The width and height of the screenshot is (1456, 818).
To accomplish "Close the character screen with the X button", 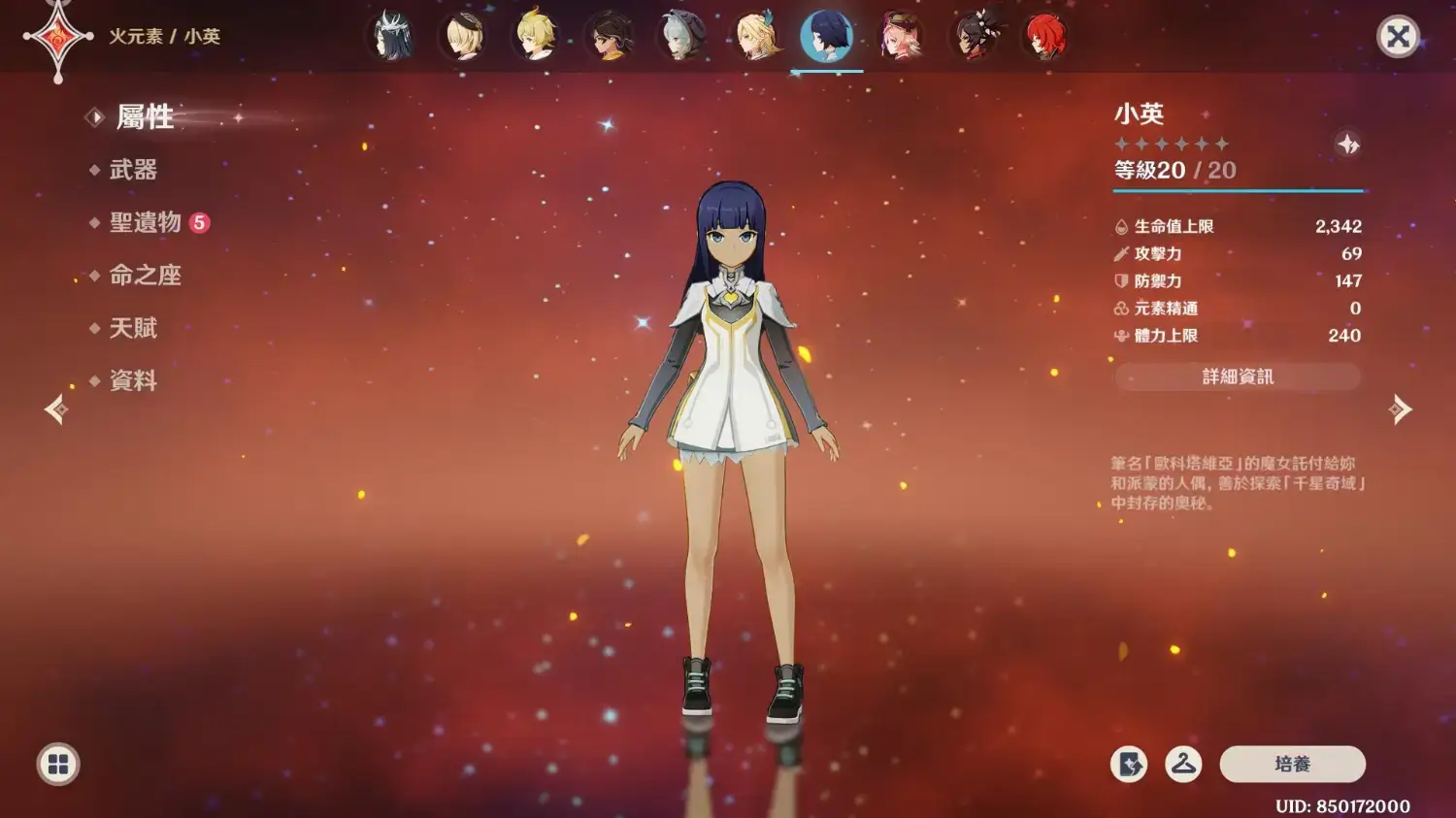I will point(1398,37).
